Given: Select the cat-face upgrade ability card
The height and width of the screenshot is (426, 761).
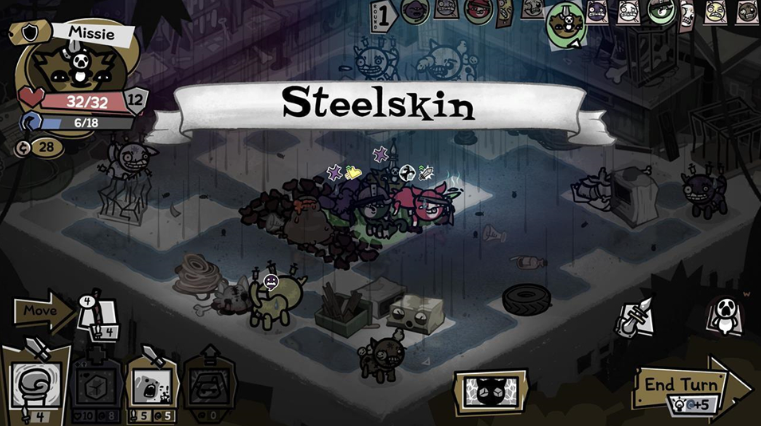Looking at the screenshot, I should coord(209,385).
